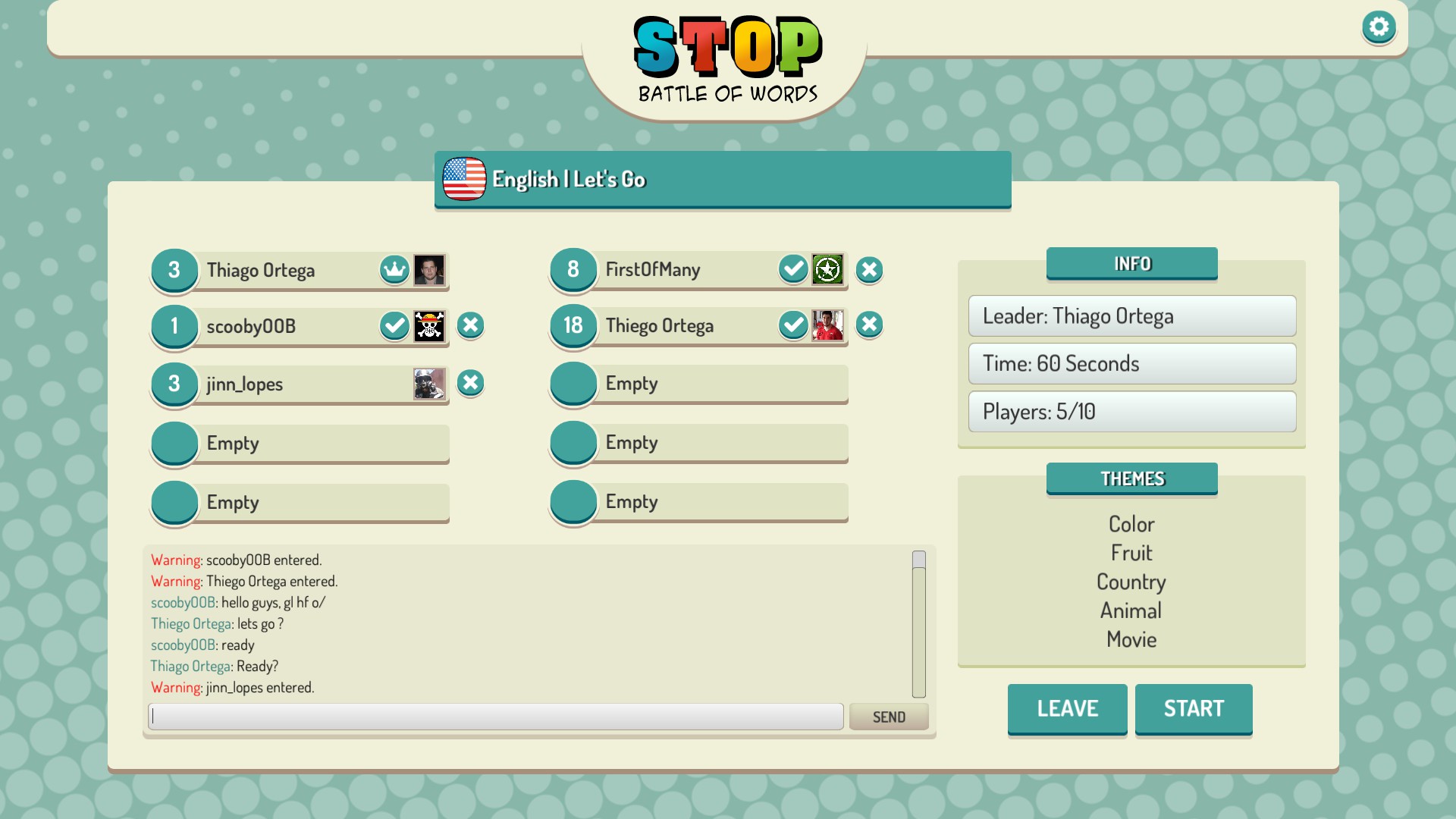Click jinn_lopes' avatar image
This screenshot has width=1456, height=819.
429,384
